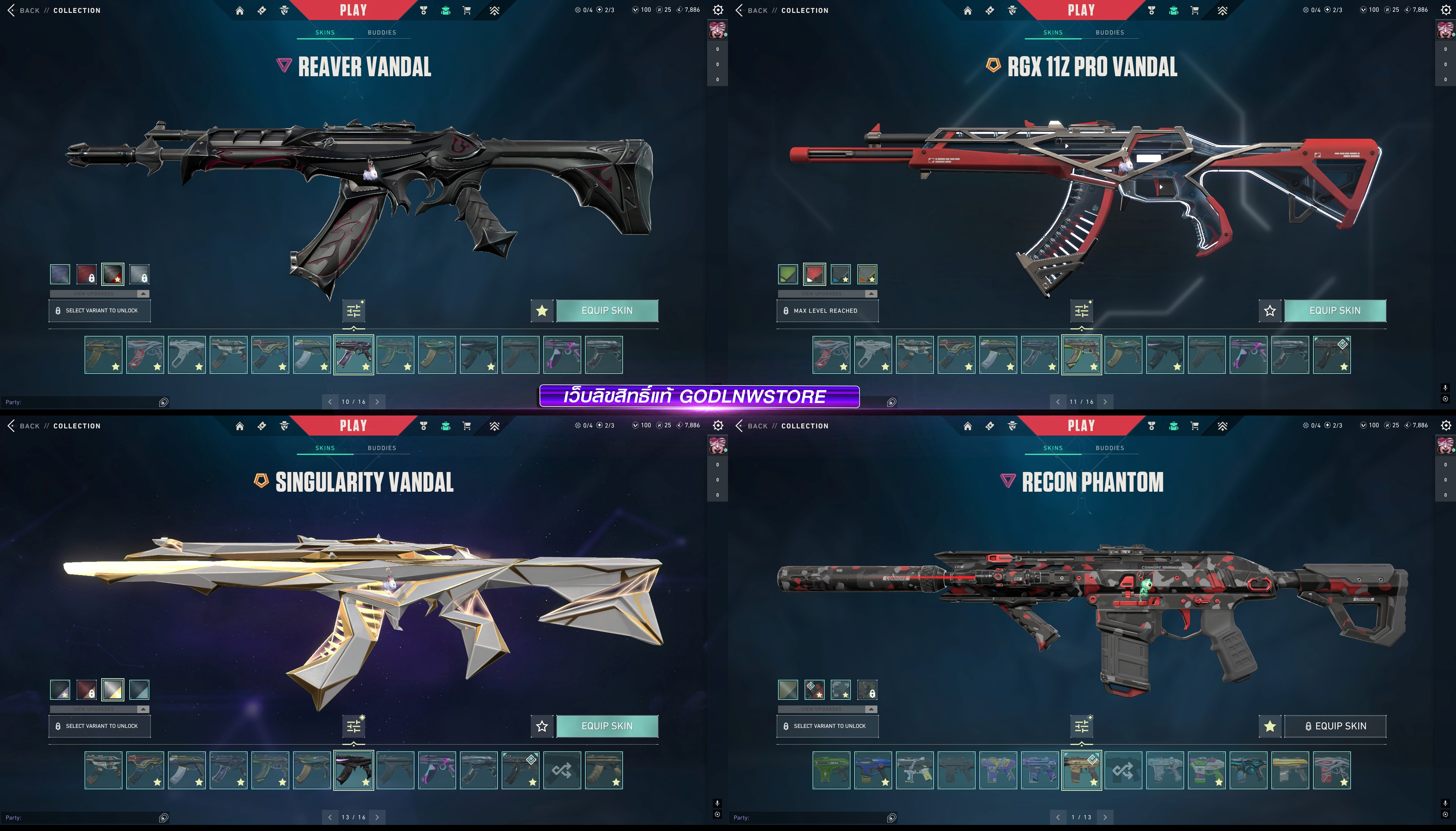Go back from the Singularity Vandal collection screen

[x=24, y=426]
